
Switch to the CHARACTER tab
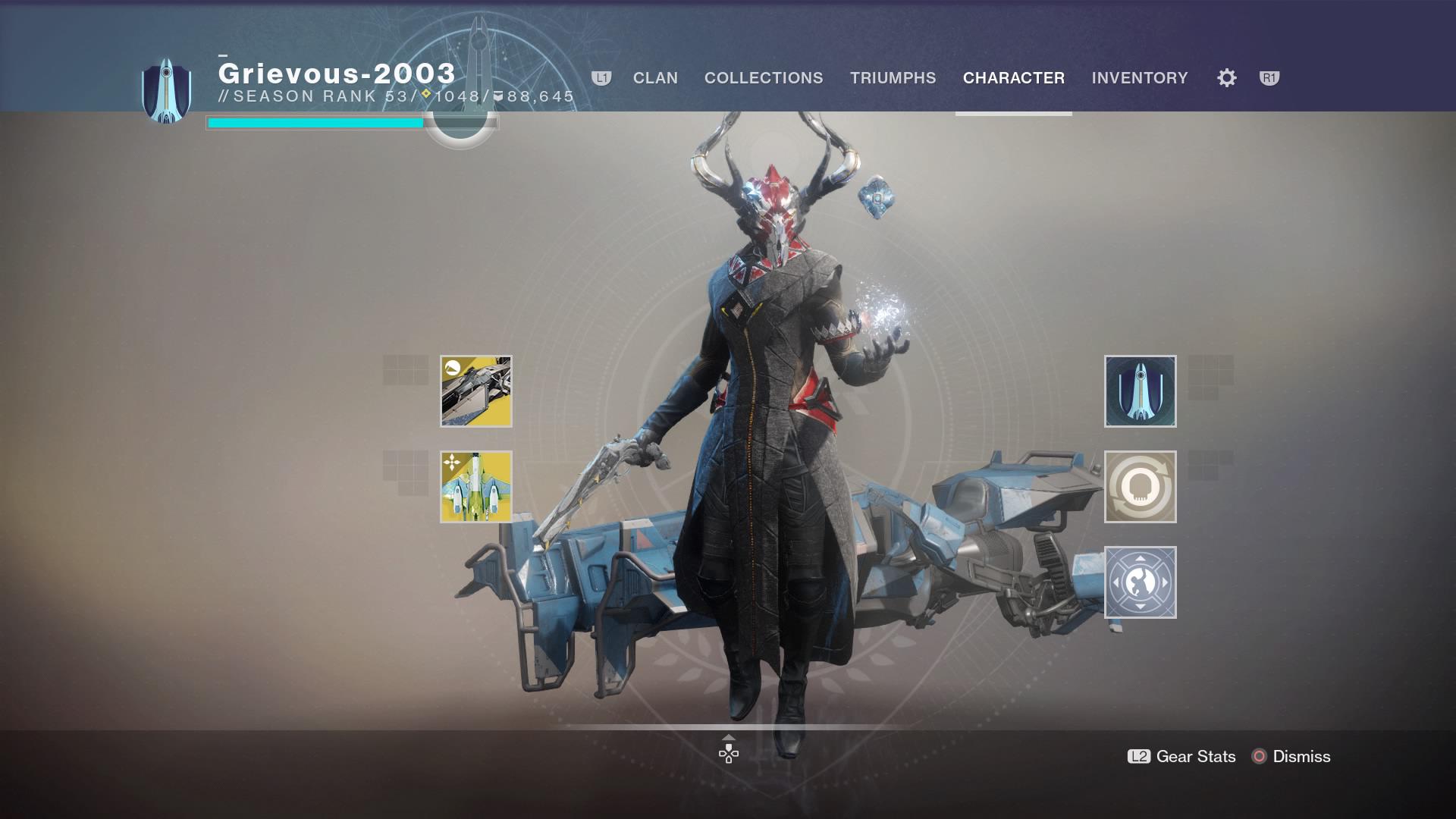pos(1013,77)
